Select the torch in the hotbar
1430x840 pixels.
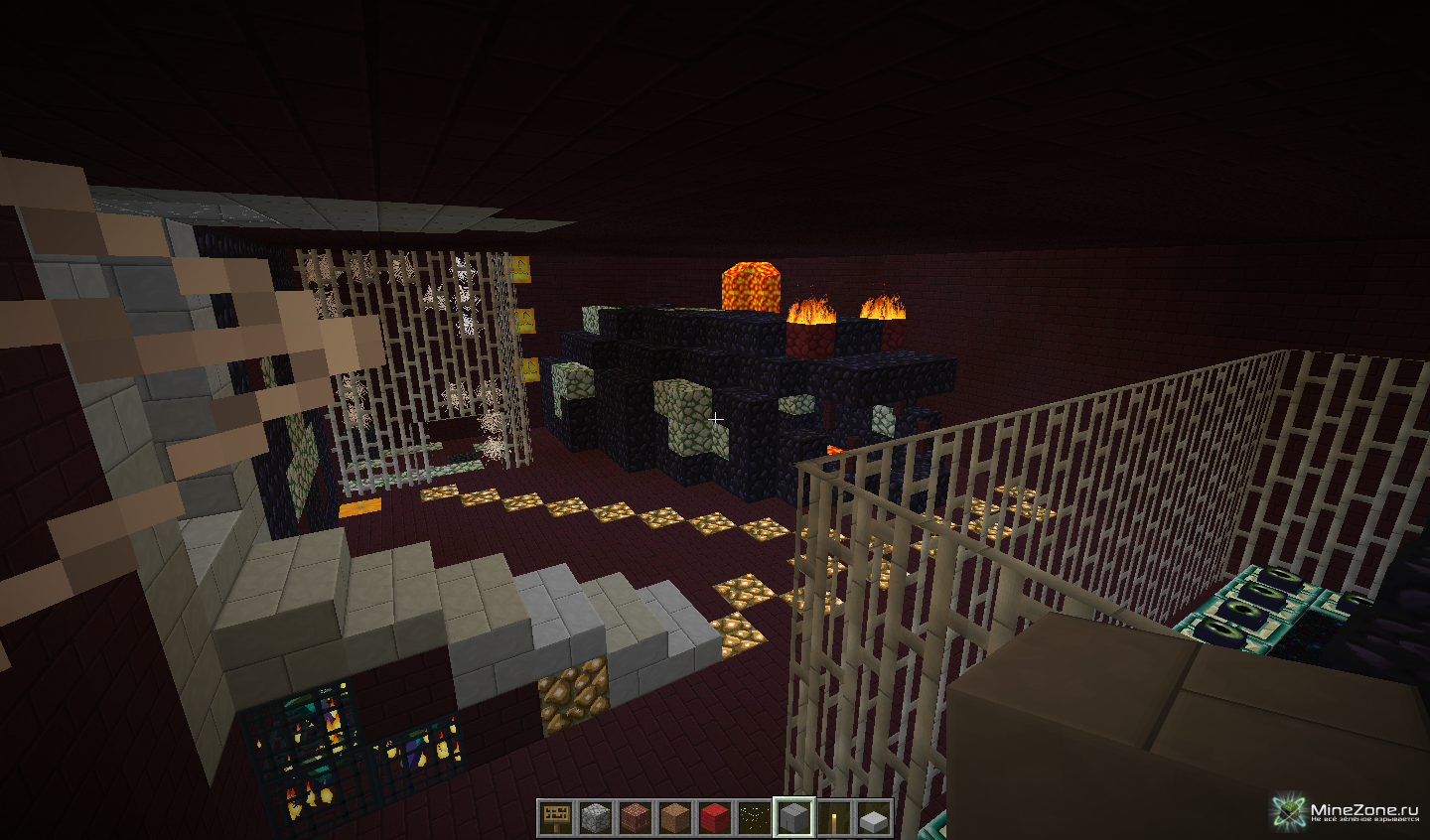[x=834, y=818]
